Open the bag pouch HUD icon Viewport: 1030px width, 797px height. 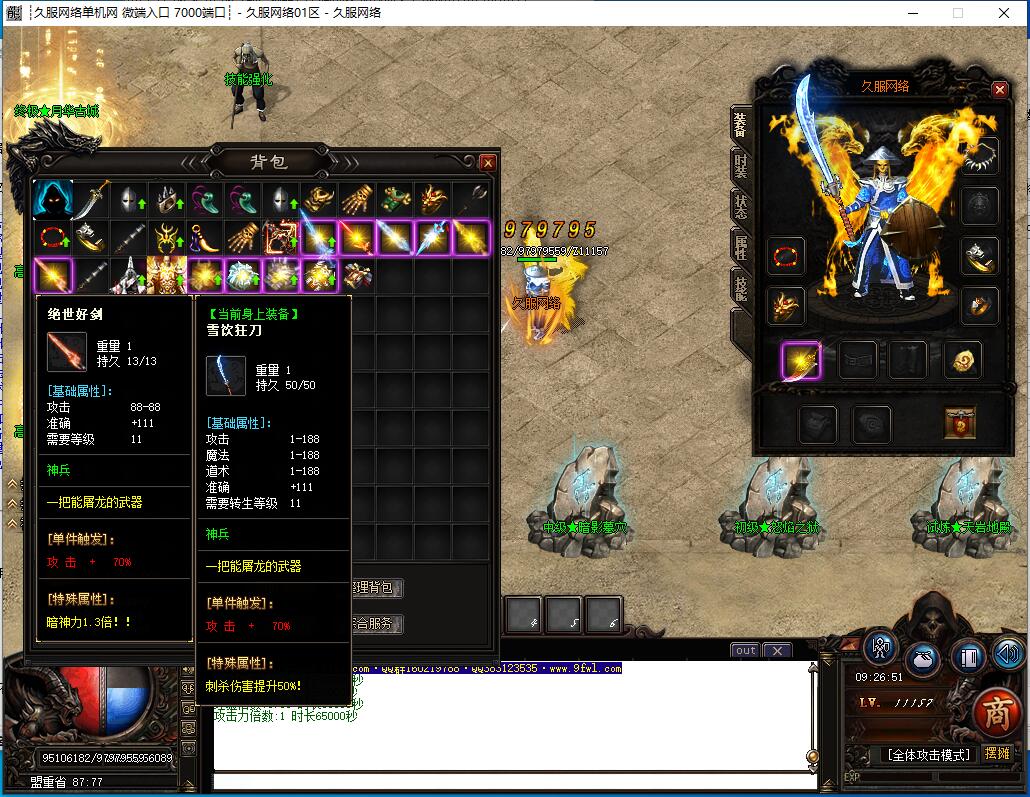pyautogui.click(x=923, y=660)
